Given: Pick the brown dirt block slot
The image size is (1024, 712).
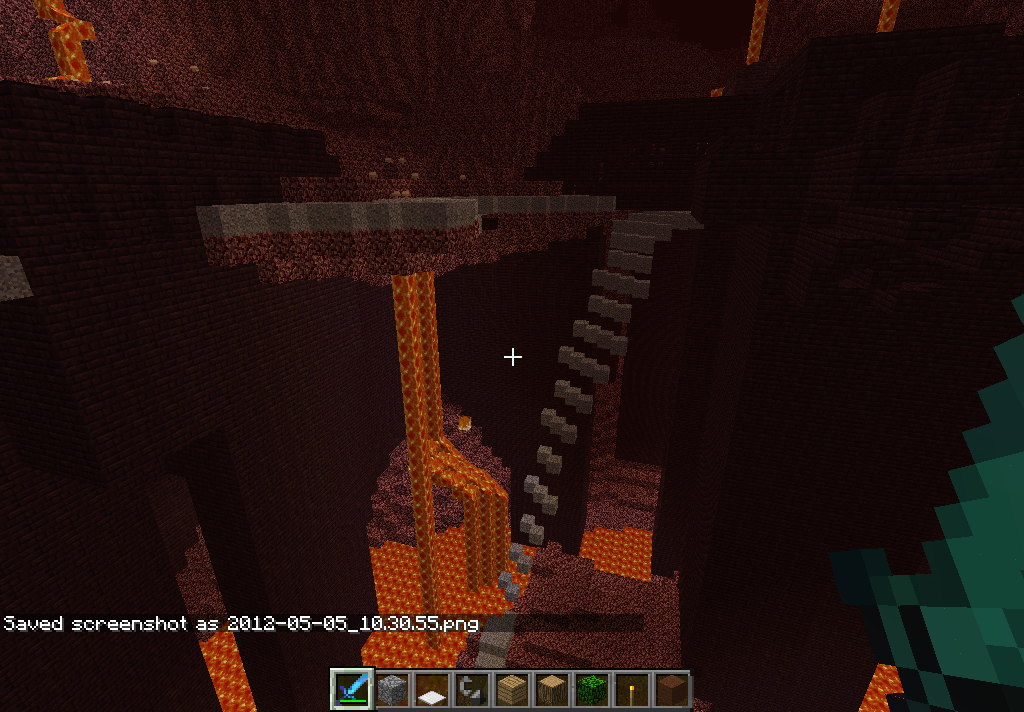Looking at the screenshot, I should pyautogui.click(x=671, y=690).
